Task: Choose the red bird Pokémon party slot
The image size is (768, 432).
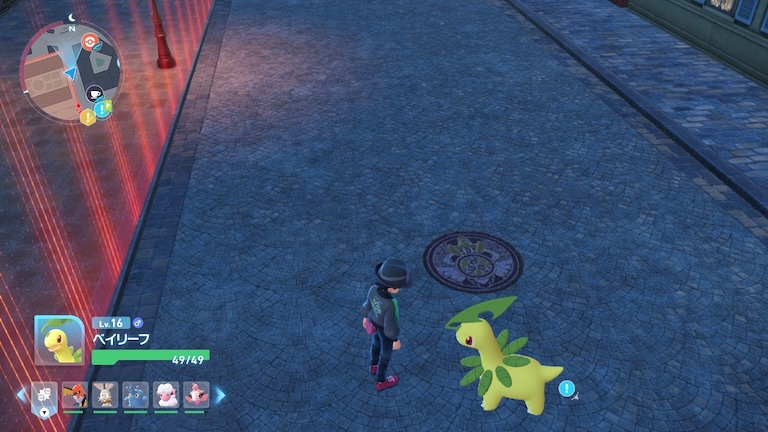Action: point(75,395)
